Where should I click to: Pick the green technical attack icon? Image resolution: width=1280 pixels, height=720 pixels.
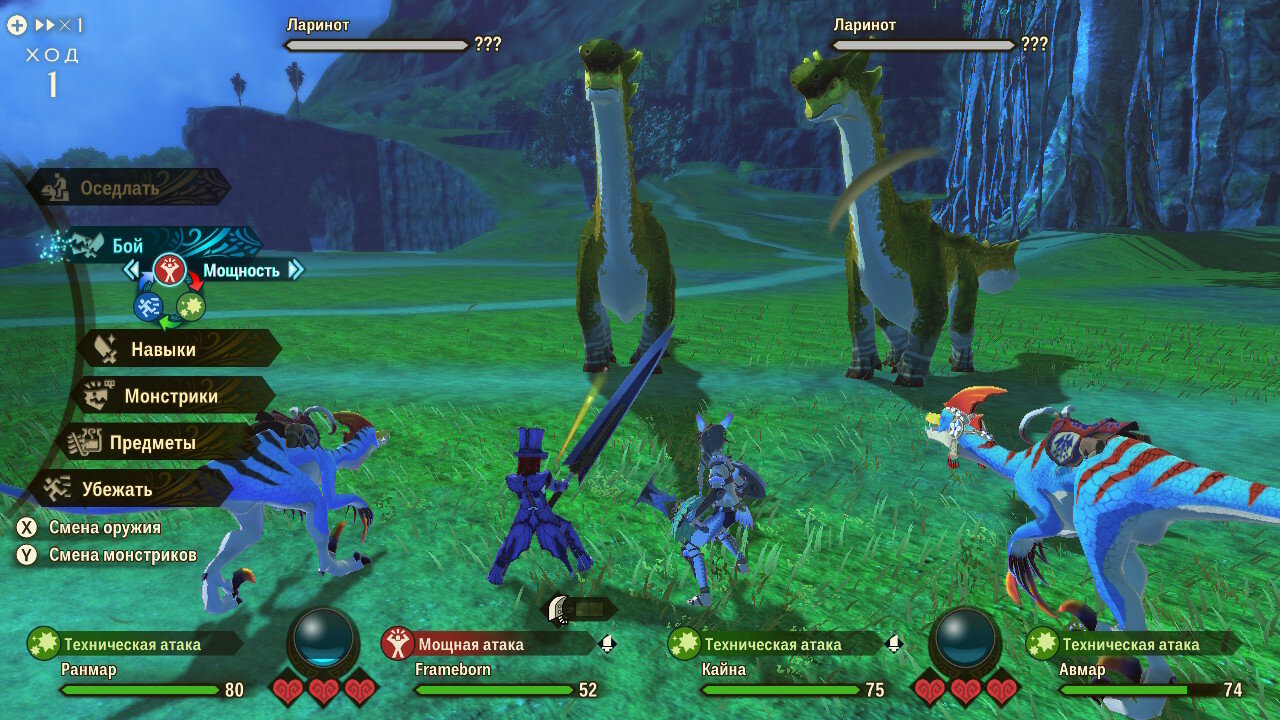pyautogui.click(x=191, y=307)
